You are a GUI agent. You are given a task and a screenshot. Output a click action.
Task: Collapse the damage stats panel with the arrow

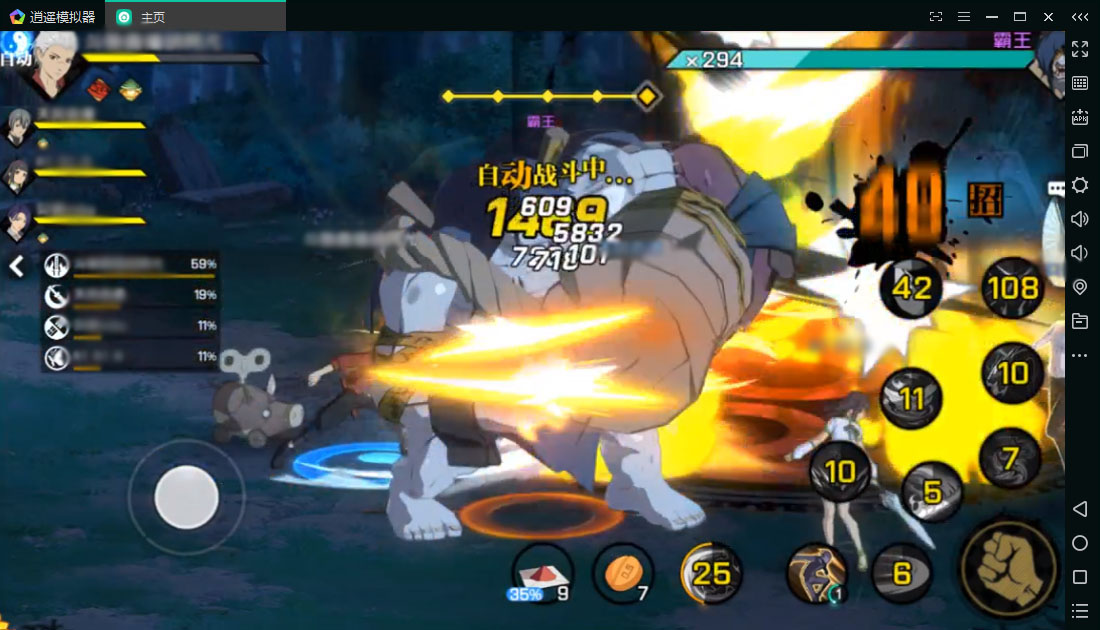[x=17, y=266]
